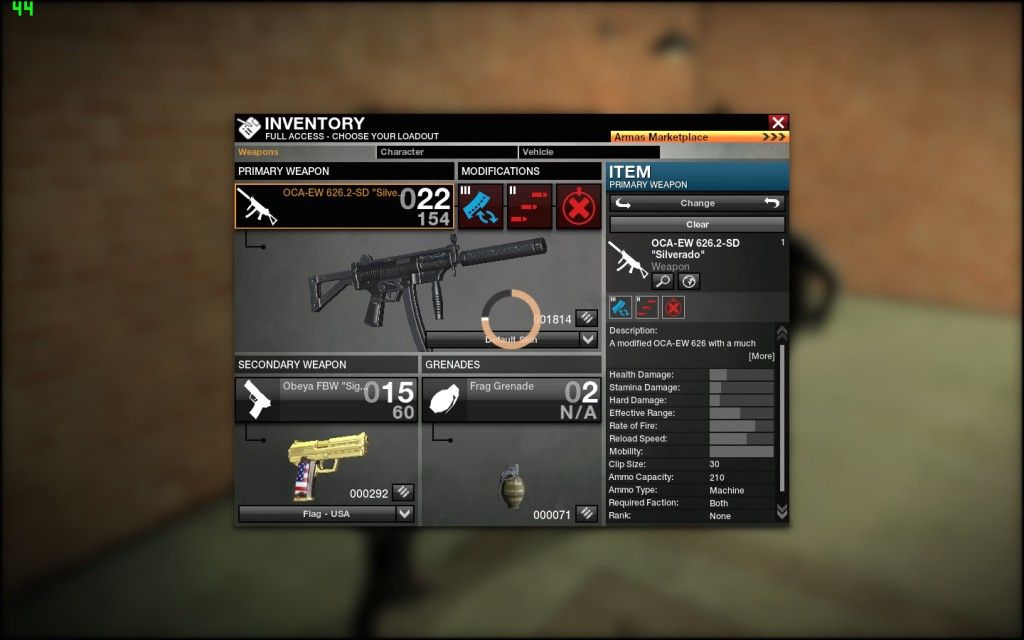This screenshot has width=1024, height=640.
Task: Select the Weapons tab
Action: point(305,152)
